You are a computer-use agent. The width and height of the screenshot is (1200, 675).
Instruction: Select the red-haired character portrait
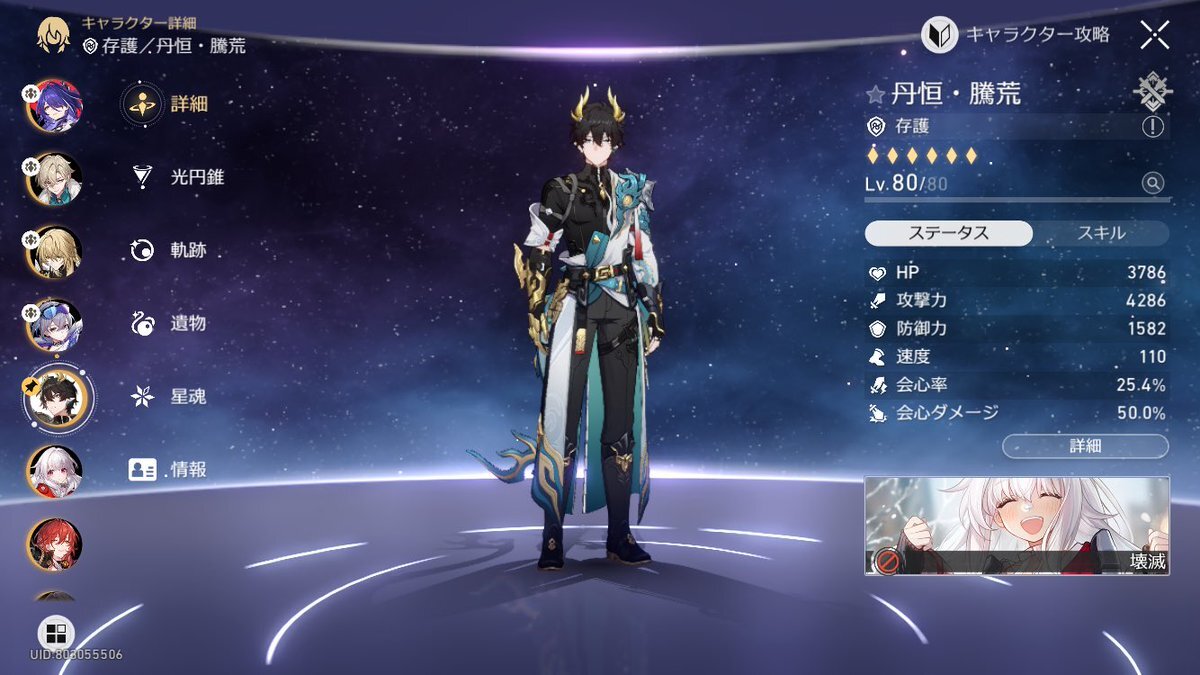click(54, 544)
